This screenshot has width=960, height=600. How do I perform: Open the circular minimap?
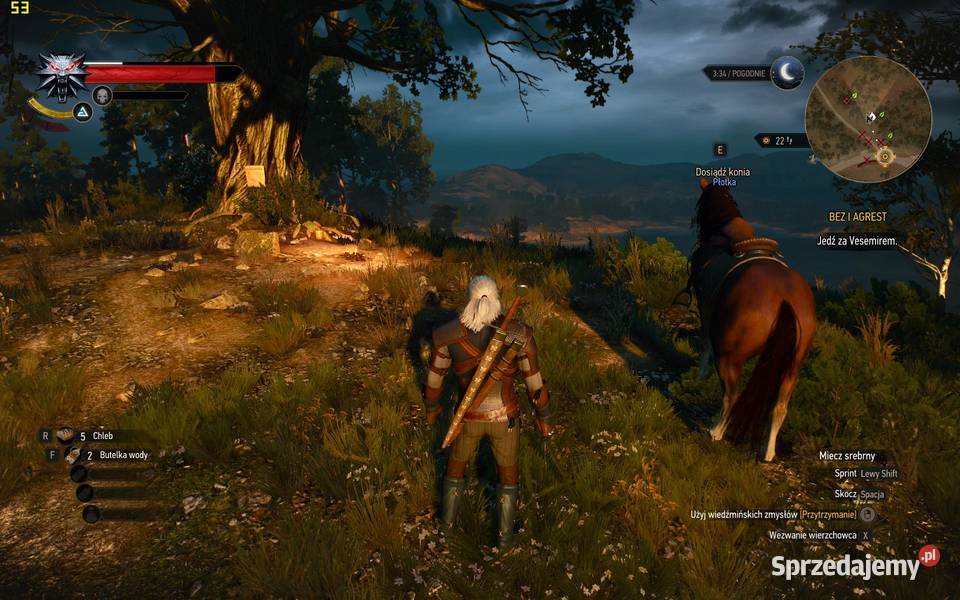click(x=868, y=119)
